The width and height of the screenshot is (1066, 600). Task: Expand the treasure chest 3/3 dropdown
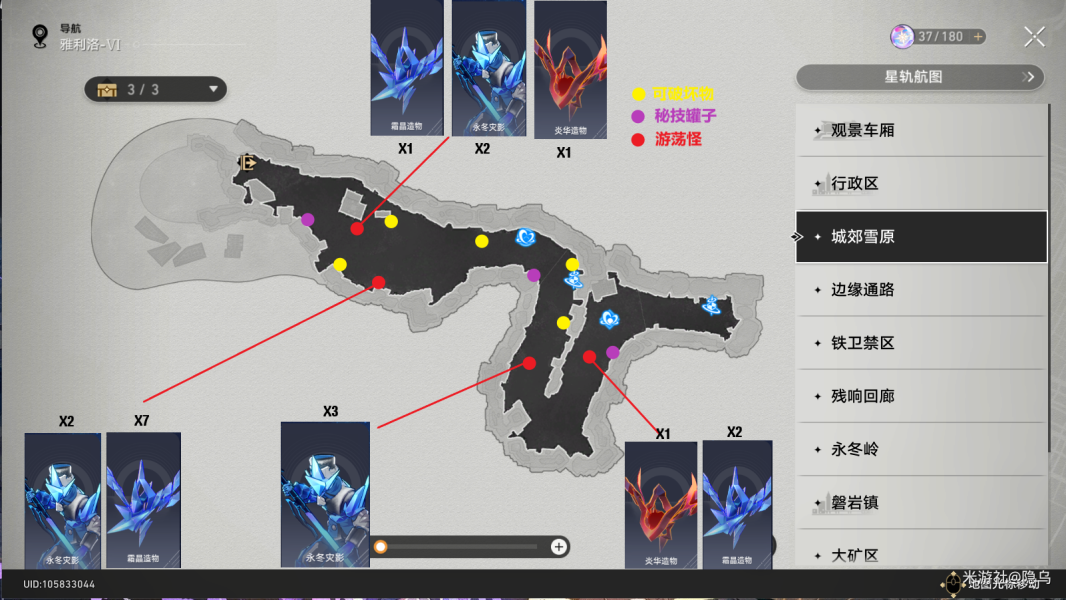[156, 90]
